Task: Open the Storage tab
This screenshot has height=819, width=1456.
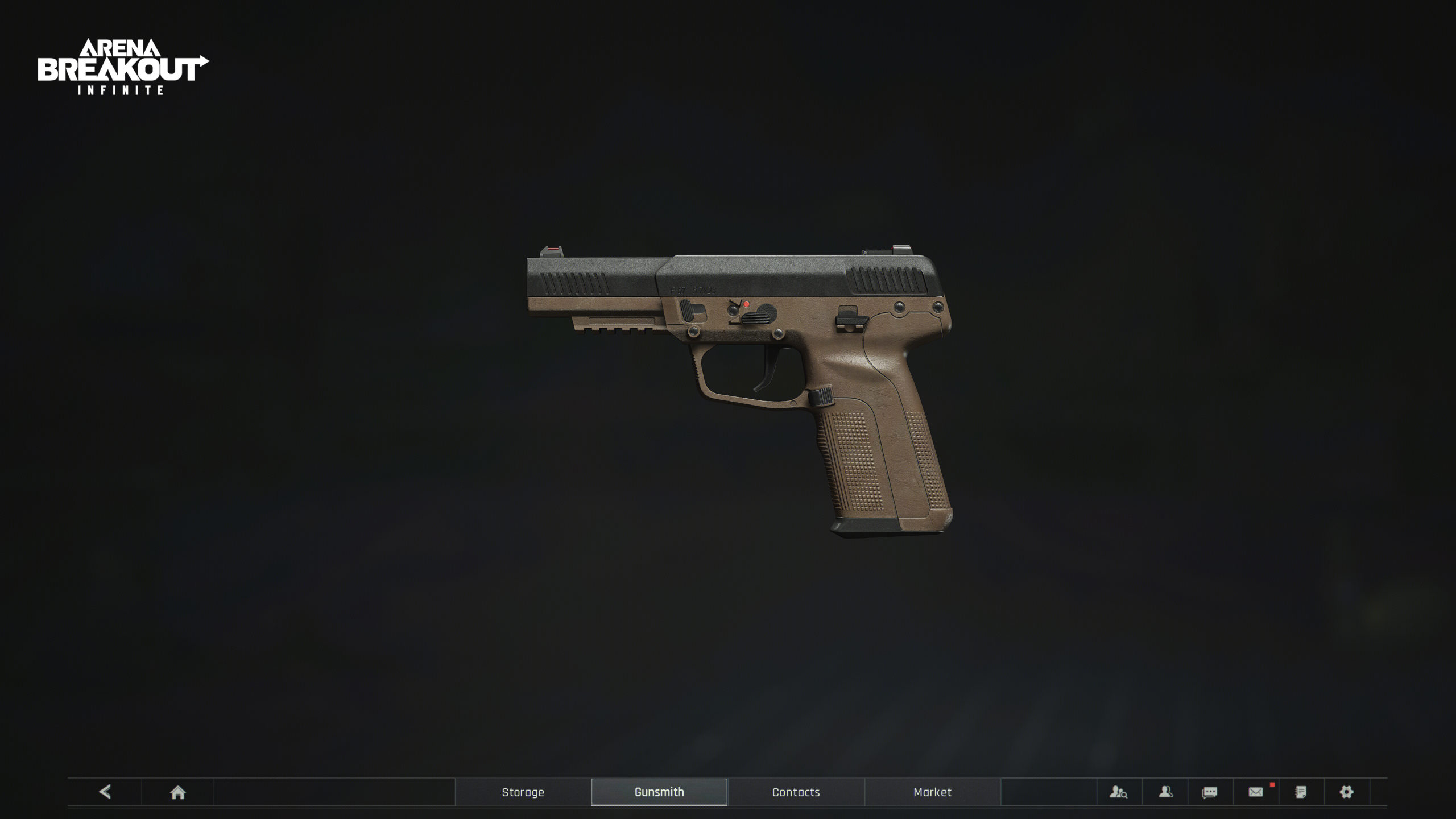Action: (523, 792)
